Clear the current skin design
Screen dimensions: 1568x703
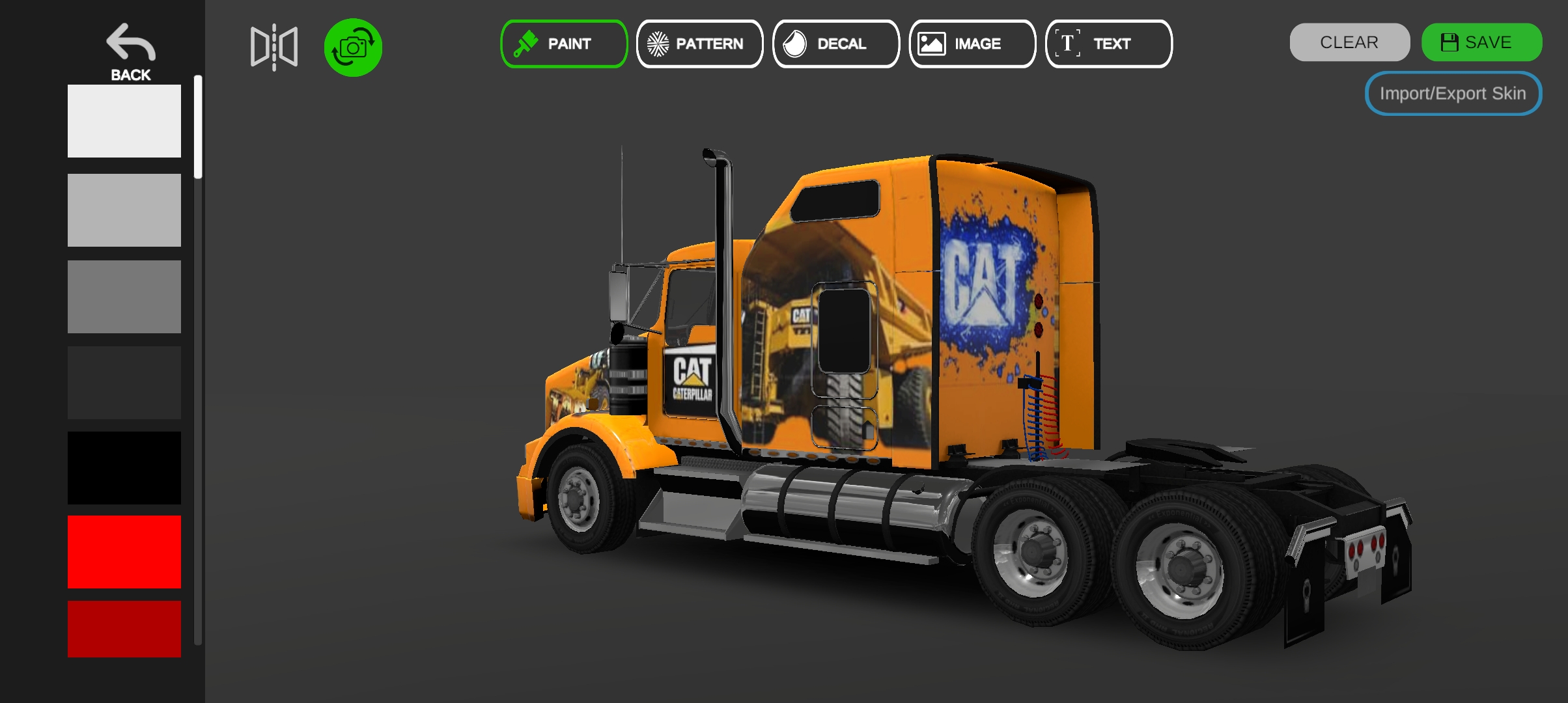[x=1349, y=42]
